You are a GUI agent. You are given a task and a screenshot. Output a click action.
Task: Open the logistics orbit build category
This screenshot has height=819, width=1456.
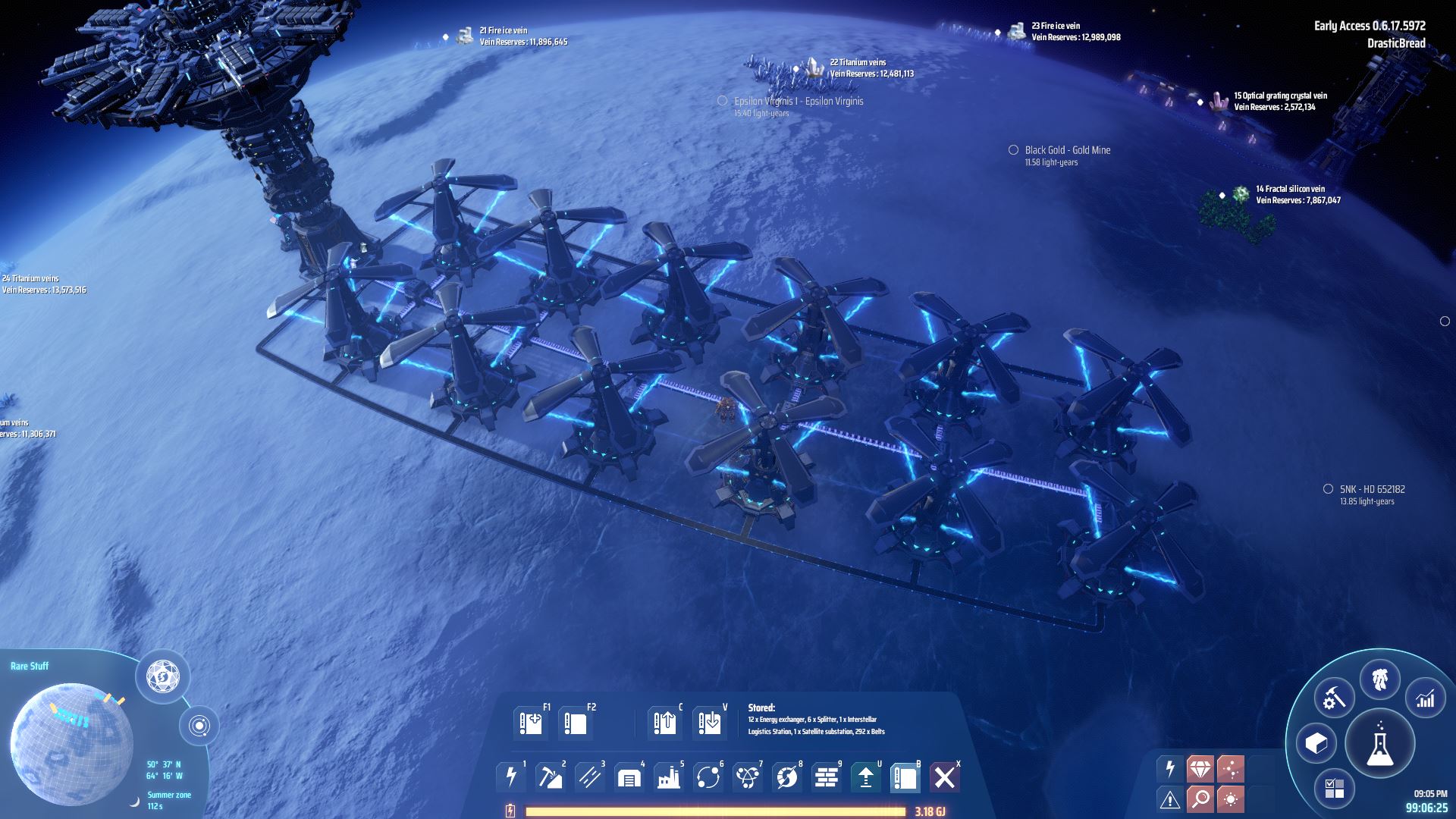(708, 777)
